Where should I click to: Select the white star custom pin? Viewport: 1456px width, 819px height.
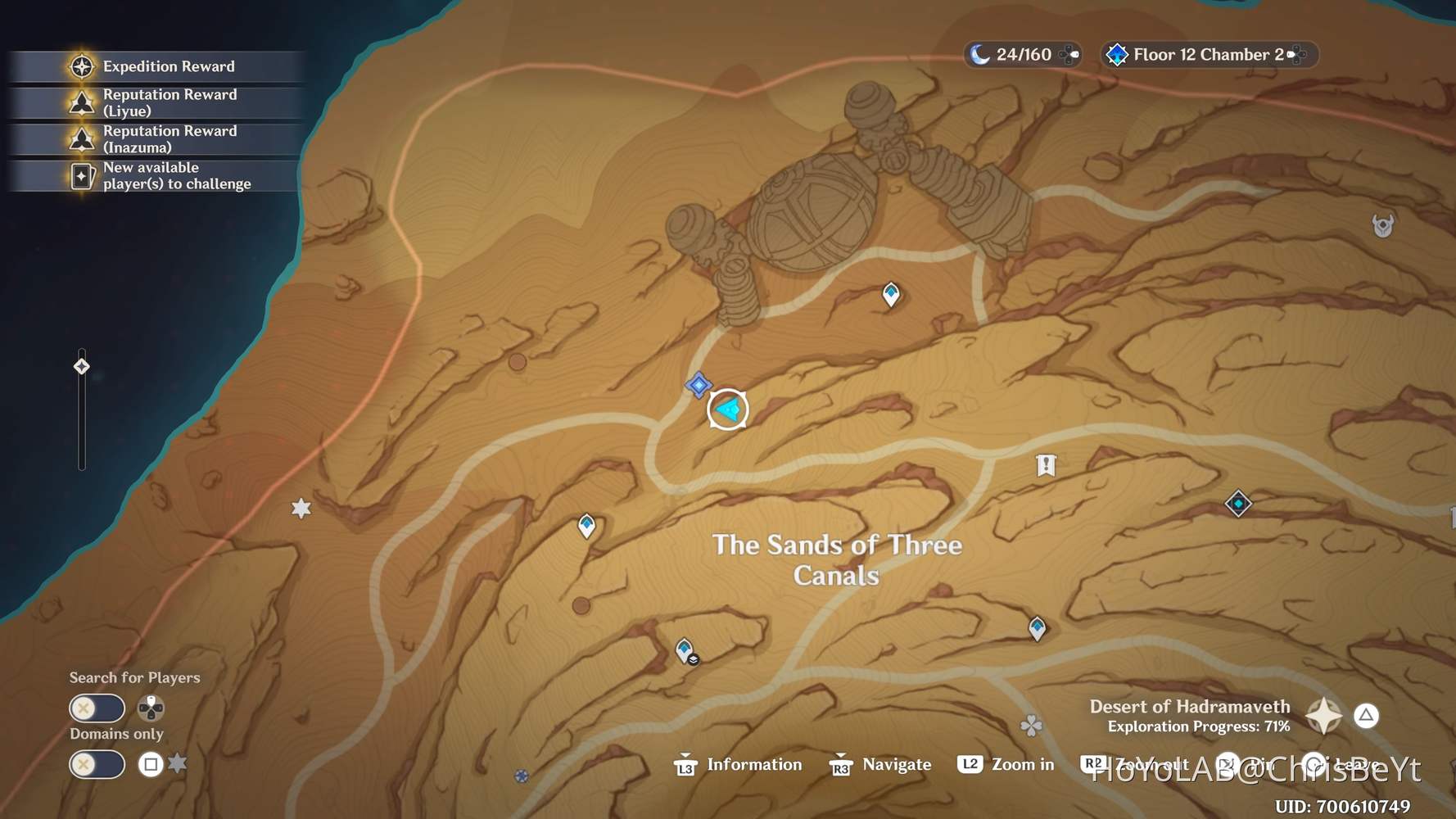tap(301, 509)
